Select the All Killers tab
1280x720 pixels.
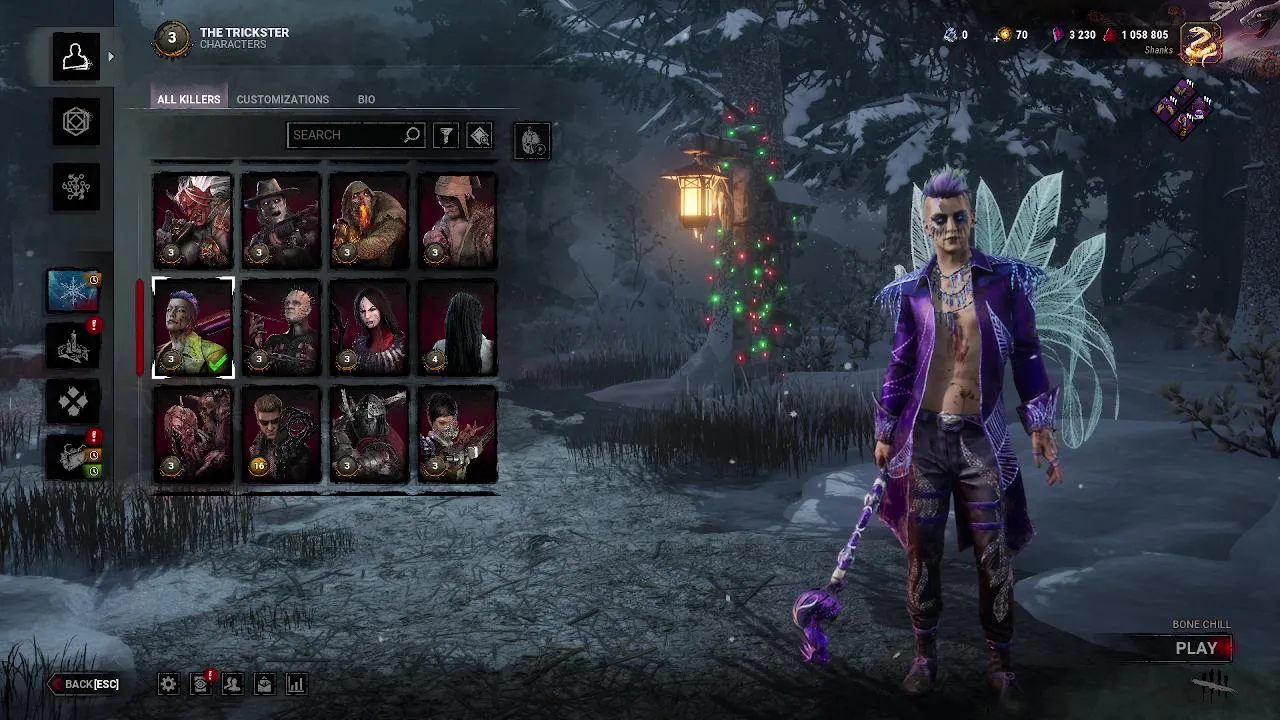coord(188,99)
